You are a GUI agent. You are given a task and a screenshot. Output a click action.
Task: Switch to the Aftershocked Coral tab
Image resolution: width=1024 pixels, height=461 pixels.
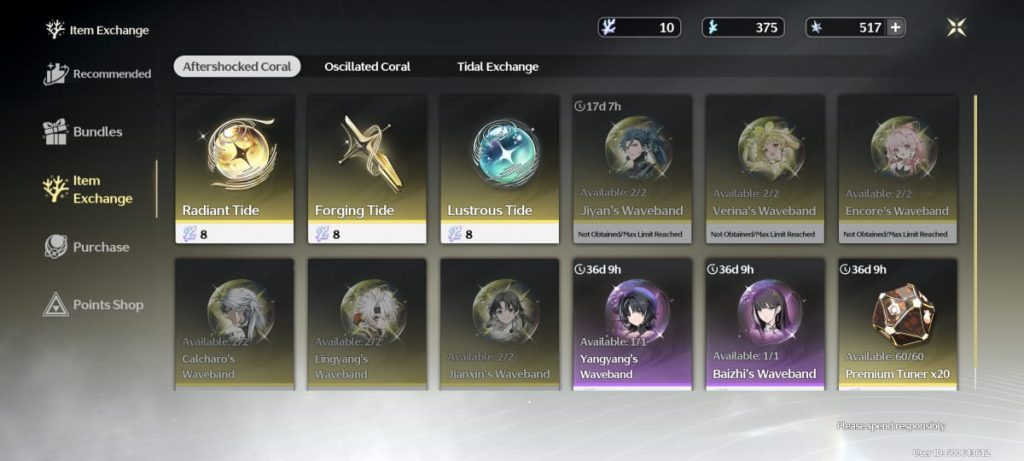click(x=237, y=67)
